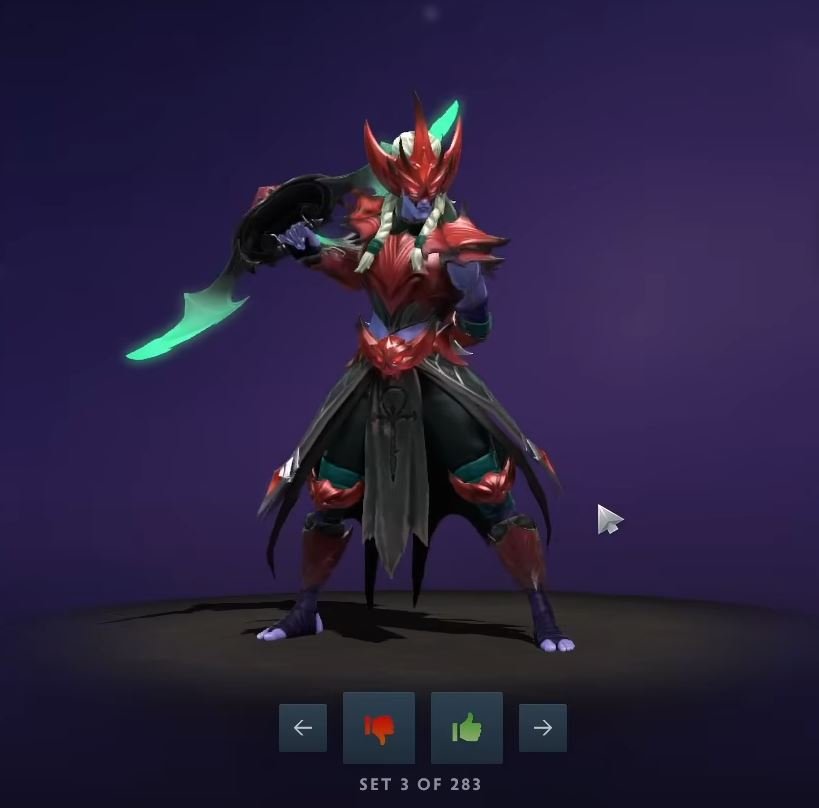Vote thumbs down on this set
The image size is (819, 808).
(x=378, y=728)
